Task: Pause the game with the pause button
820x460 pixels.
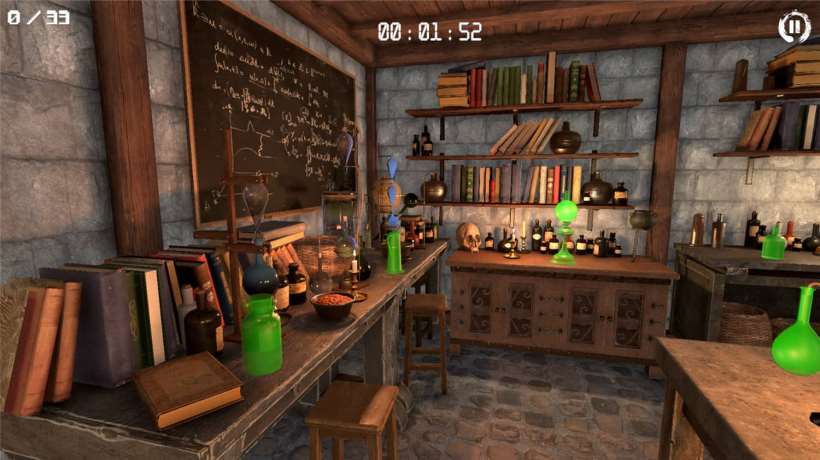Action: [794, 26]
